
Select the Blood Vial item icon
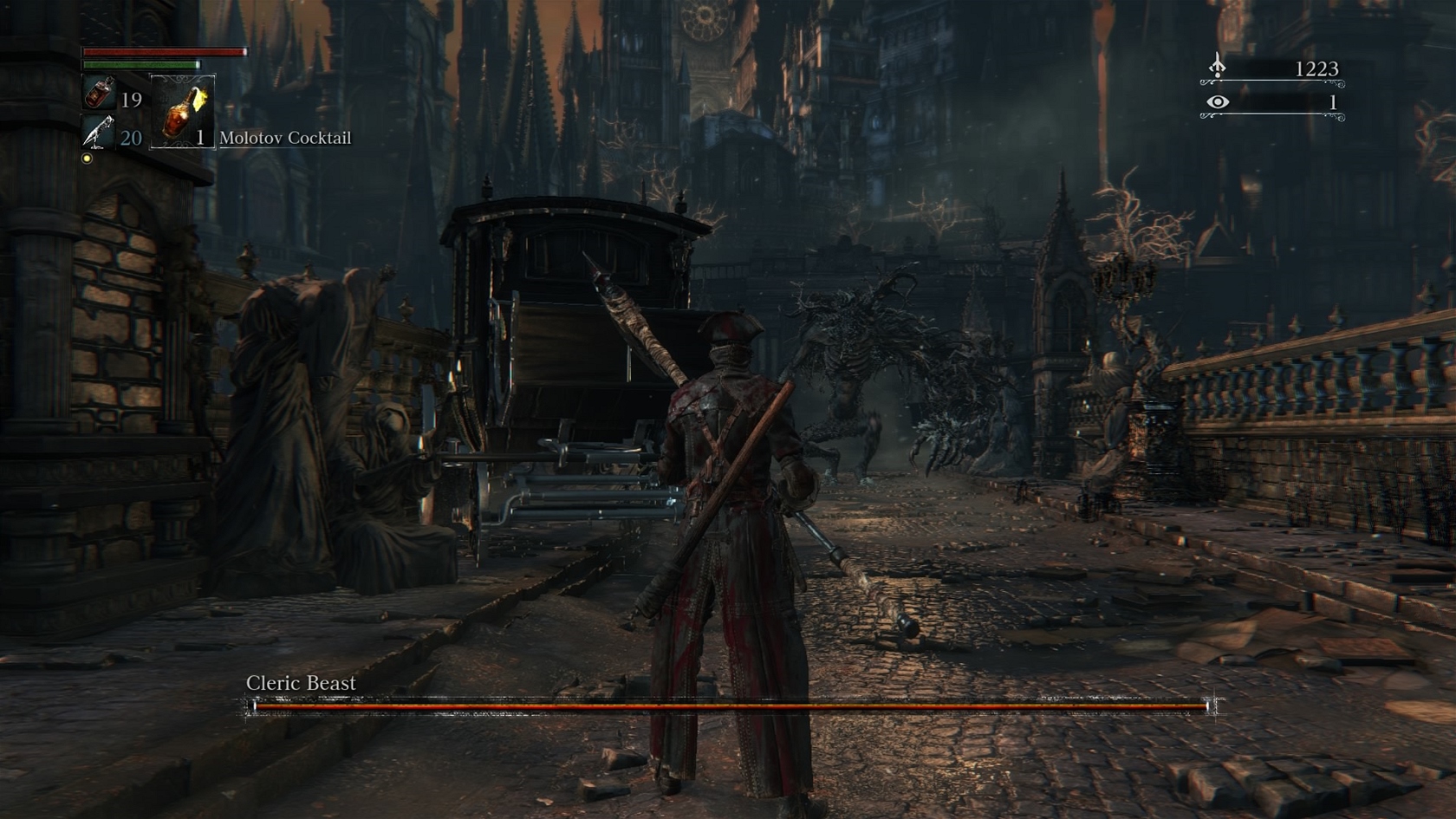pos(99,93)
